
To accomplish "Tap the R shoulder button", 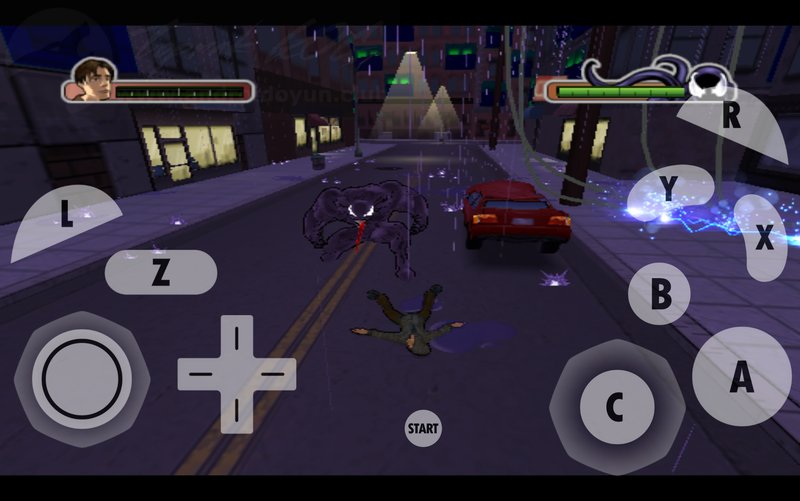I will tap(733, 117).
